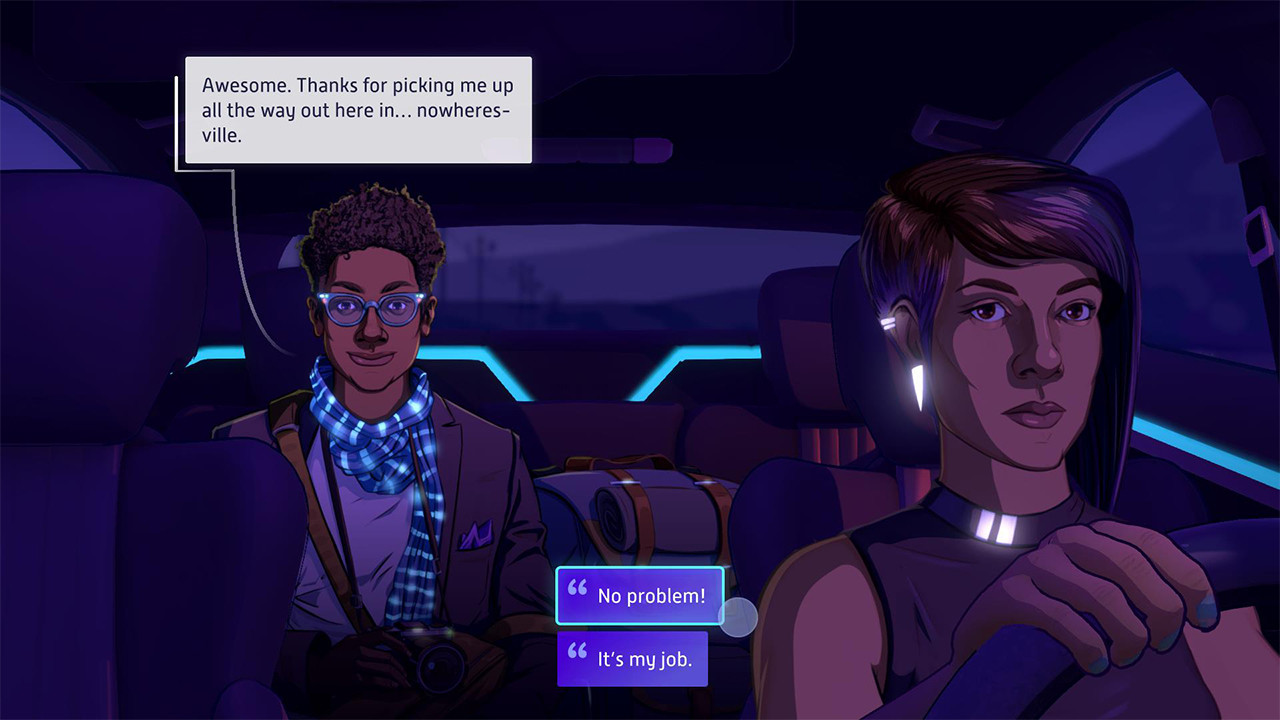Click the translucent circle cursor beside the choices
The width and height of the screenshot is (1280, 720).
pyautogui.click(x=740, y=617)
